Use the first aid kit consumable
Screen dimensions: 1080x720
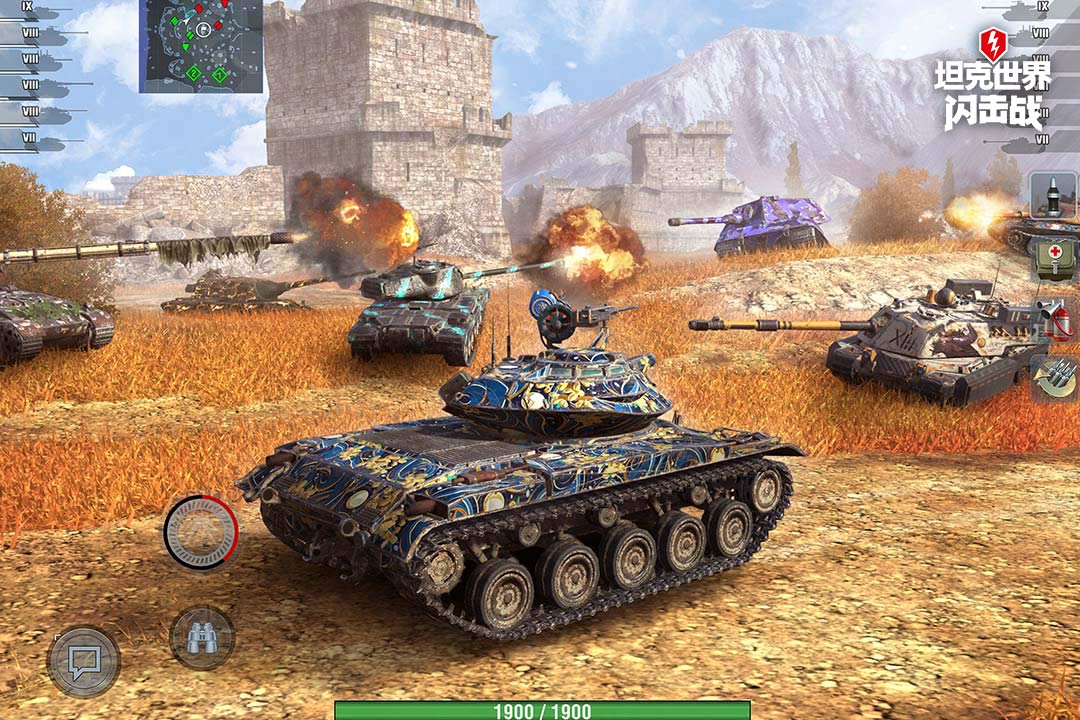[x=1053, y=258]
